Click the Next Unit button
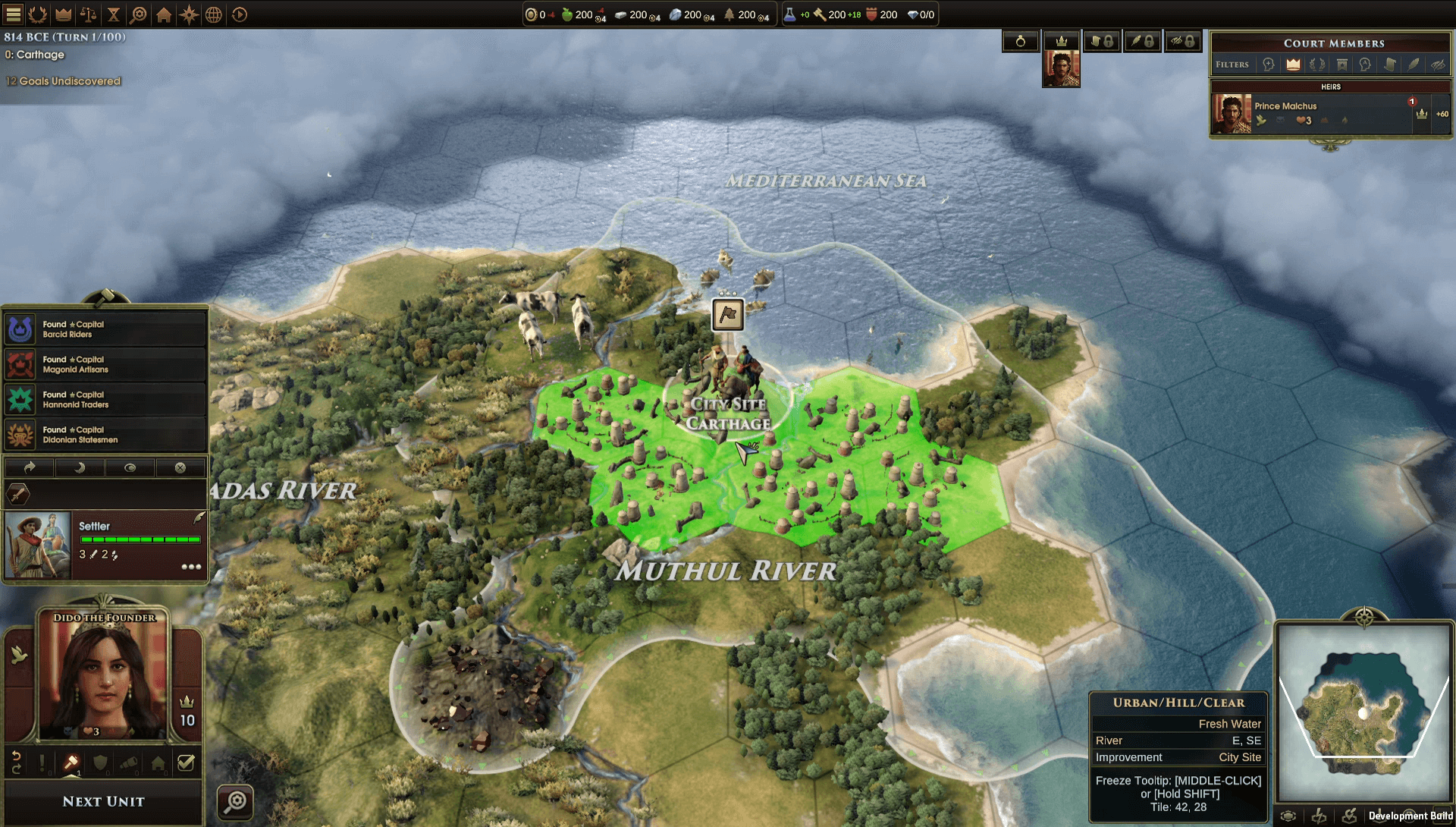1456x827 pixels. click(x=104, y=801)
